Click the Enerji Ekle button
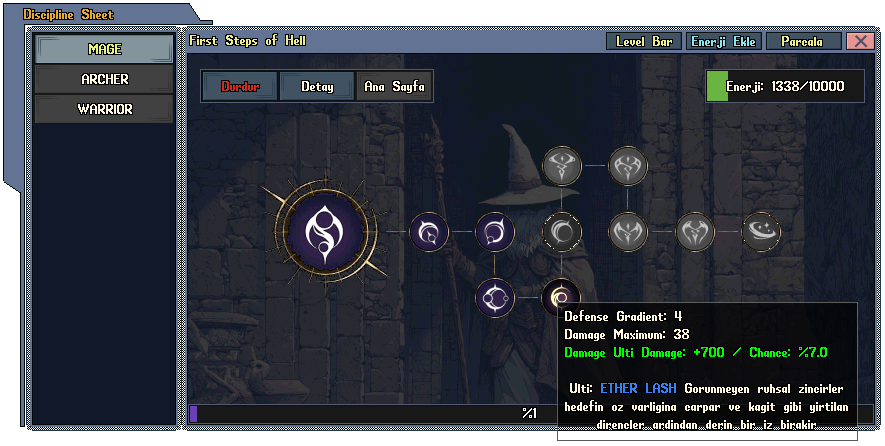Image resolution: width=885 pixels, height=446 pixels. pyautogui.click(x=724, y=42)
